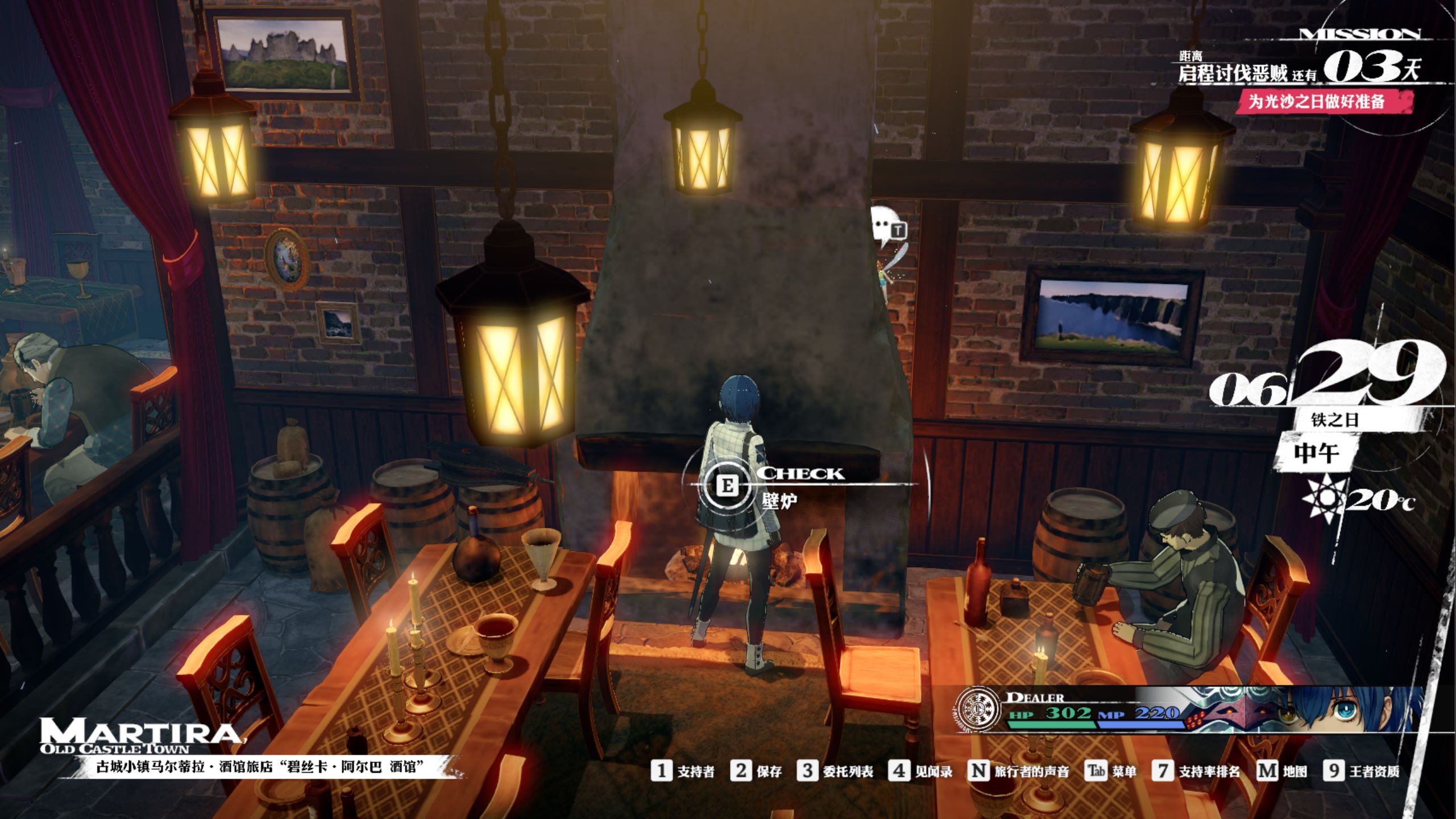
Task: Open the 委托列表 quest list
Action: click(835, 771)
